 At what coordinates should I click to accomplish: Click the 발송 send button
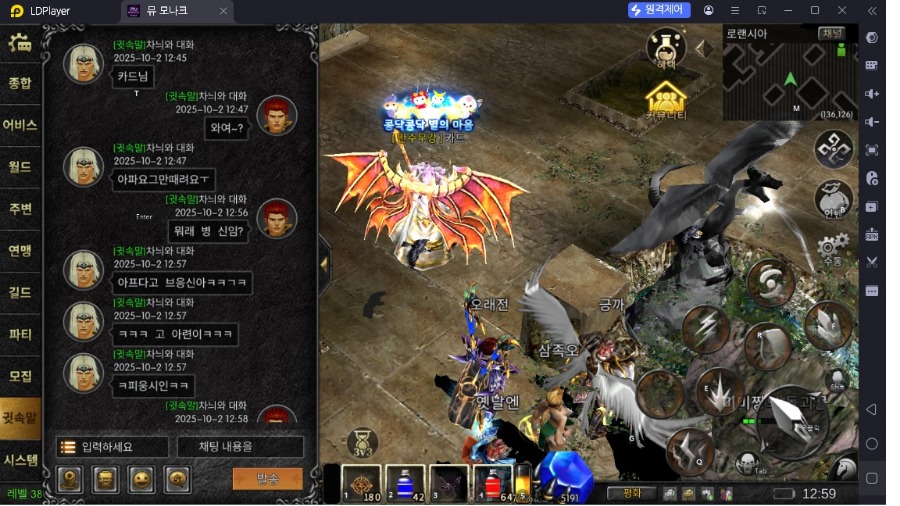pos(267,479)
